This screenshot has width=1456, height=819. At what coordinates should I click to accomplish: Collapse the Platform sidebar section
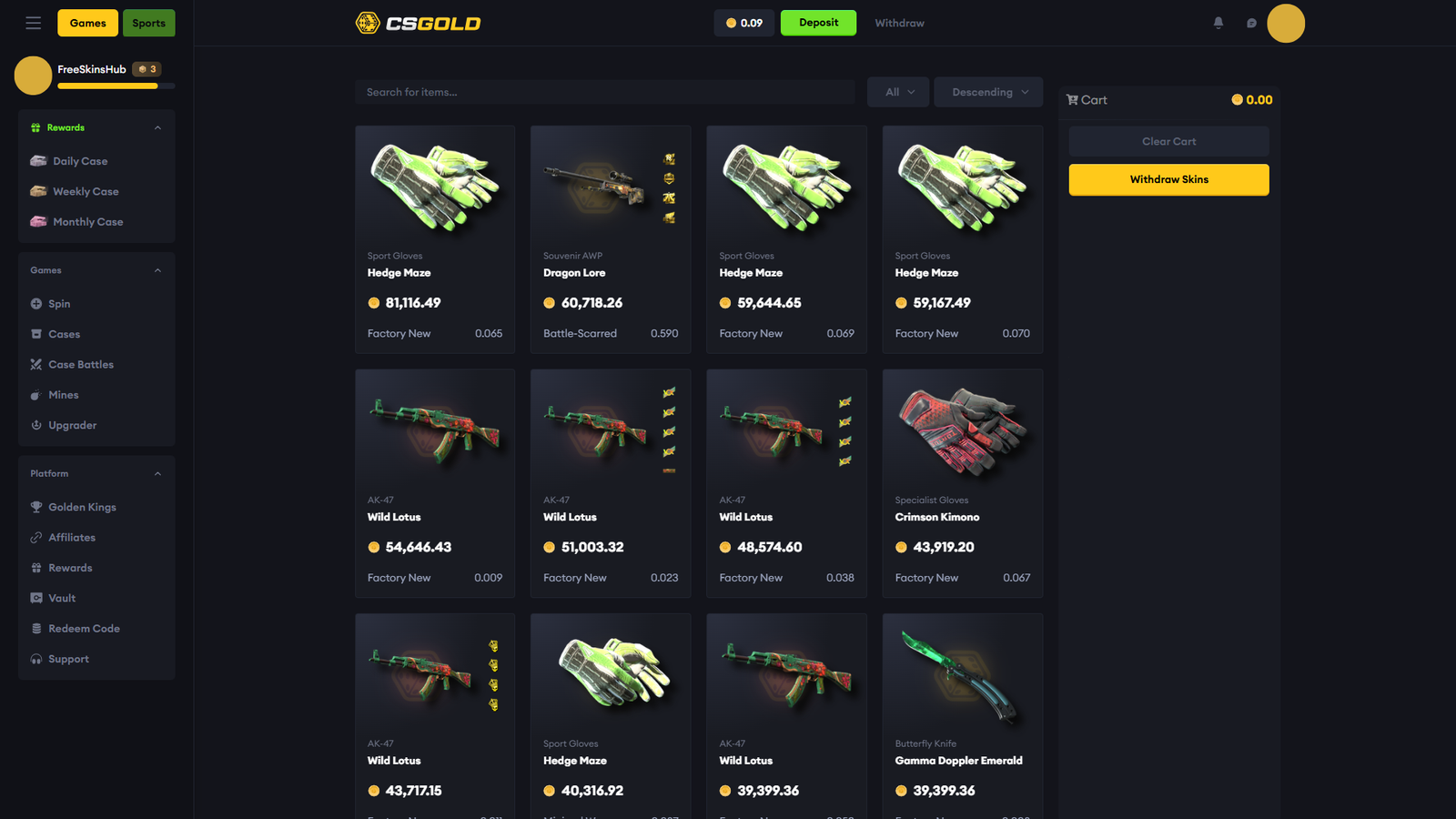(157, 473)
